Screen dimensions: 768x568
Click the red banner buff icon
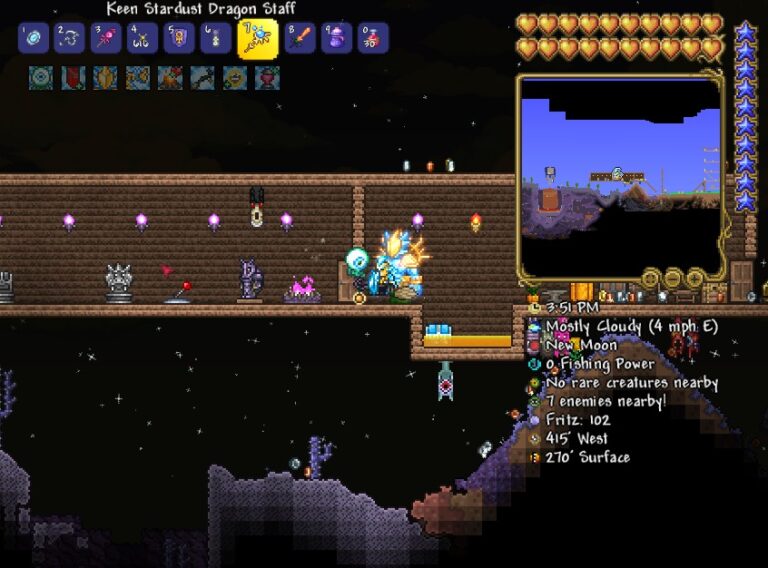(x=73, y=78)
